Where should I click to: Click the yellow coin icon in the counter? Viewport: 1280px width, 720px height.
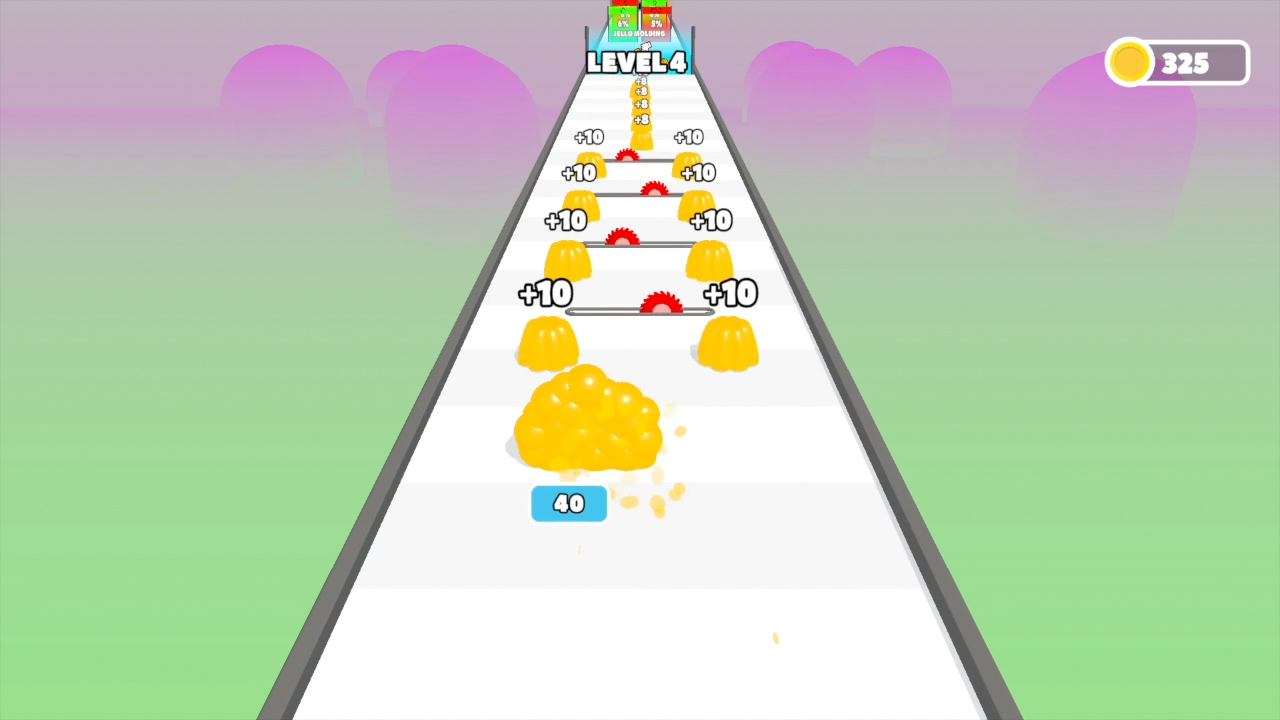click(x=1130, y=62)
